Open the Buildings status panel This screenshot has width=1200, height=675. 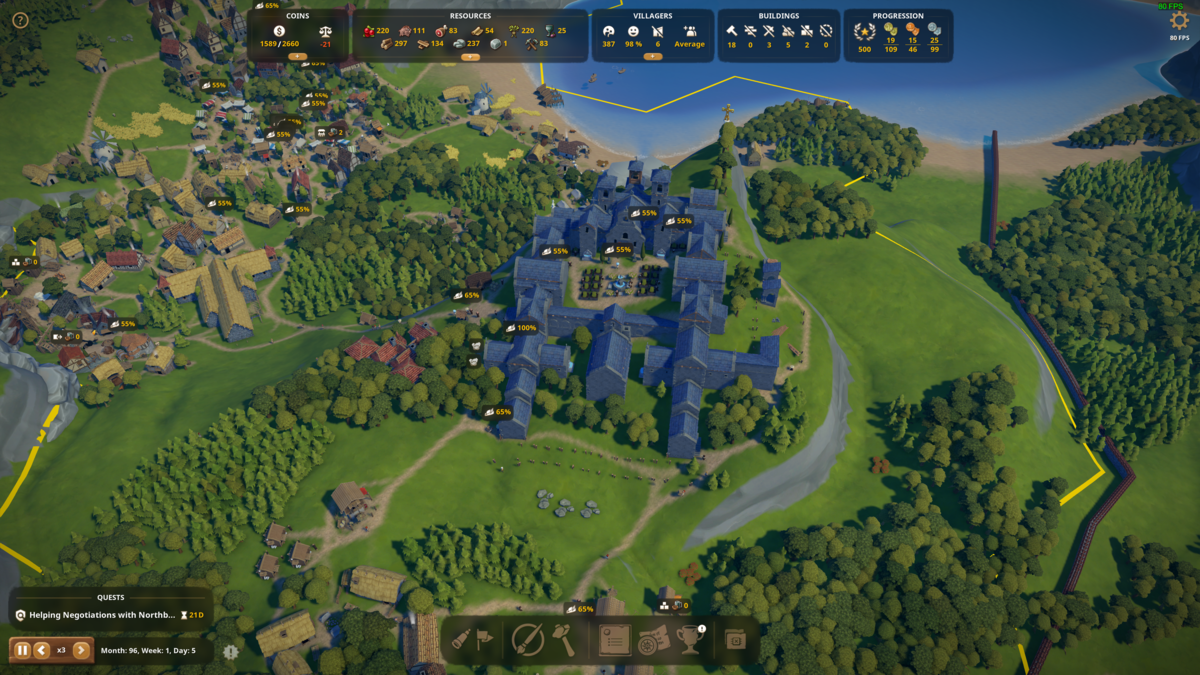778,35
